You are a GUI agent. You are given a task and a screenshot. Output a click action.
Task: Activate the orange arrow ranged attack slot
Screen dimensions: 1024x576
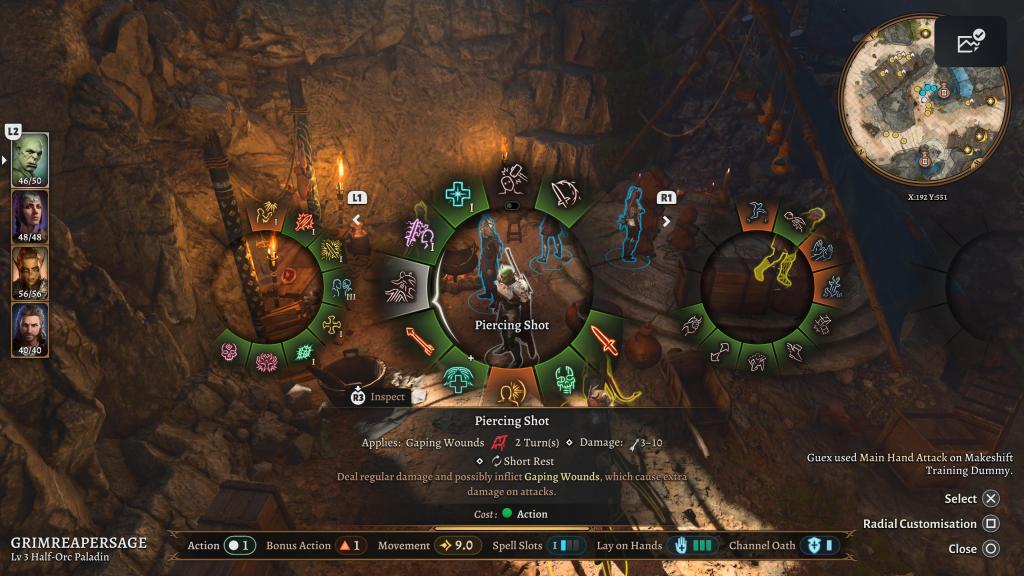coord(418,341)
